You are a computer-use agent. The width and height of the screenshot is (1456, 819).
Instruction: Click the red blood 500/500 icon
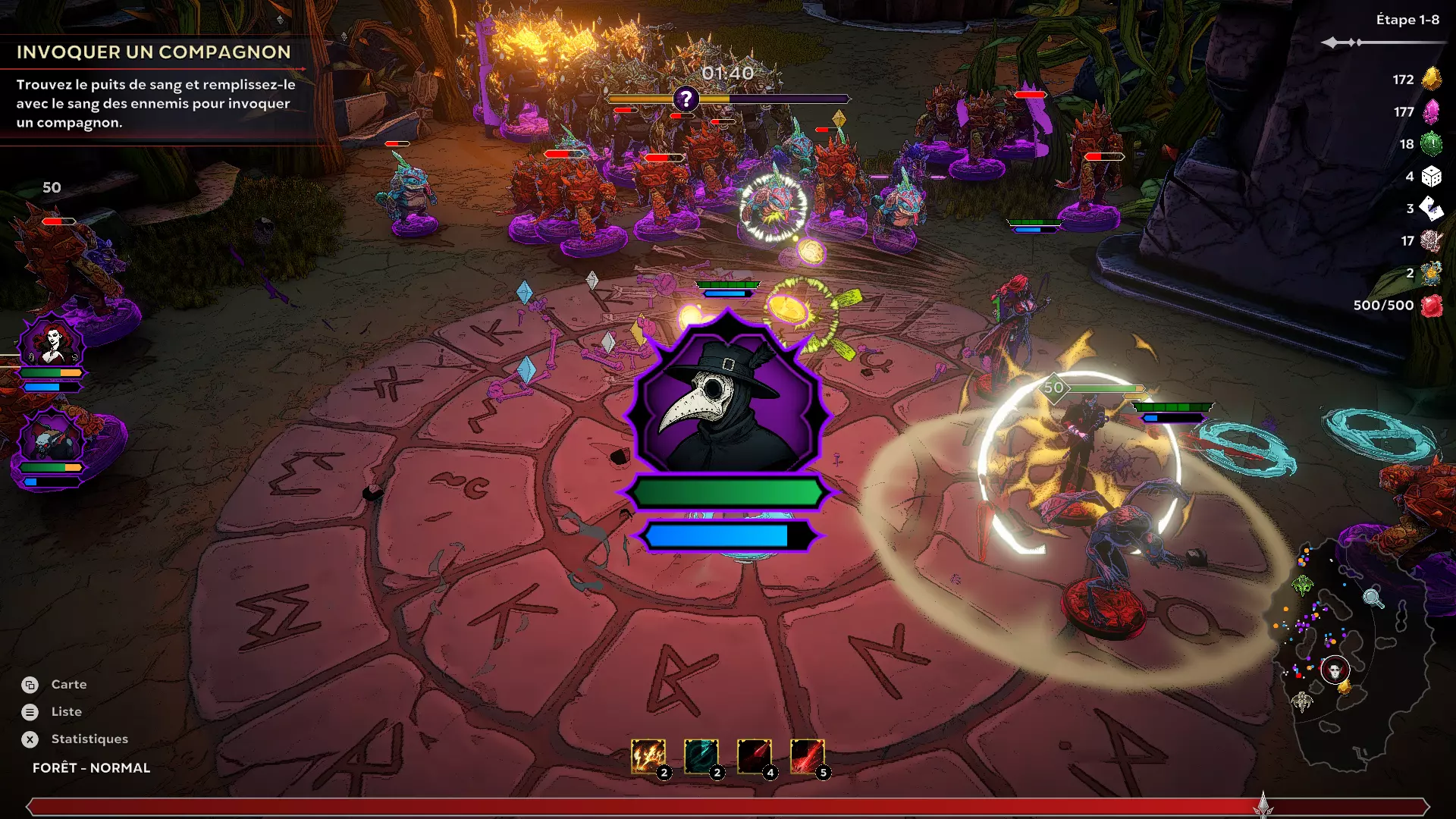tap(1431, 306)
